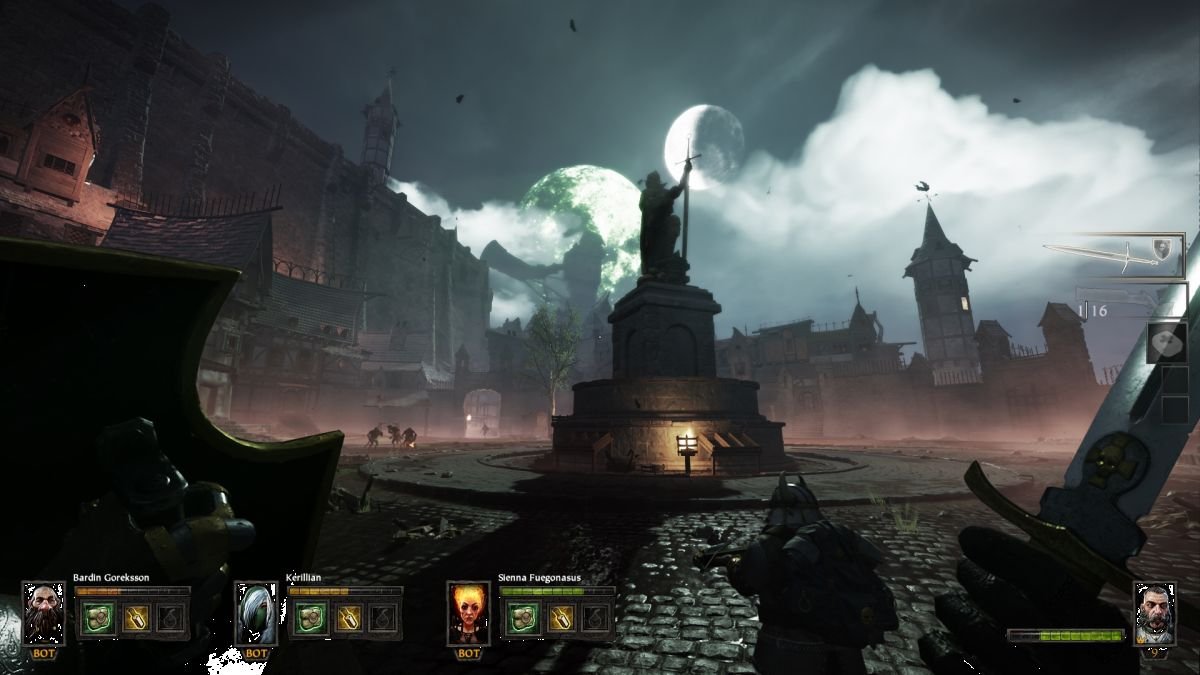Image resolution: width=1200 pixels, height=675 pixels.
Task: Select the healing bandage item slot
Action: [x=1167, y=342]
